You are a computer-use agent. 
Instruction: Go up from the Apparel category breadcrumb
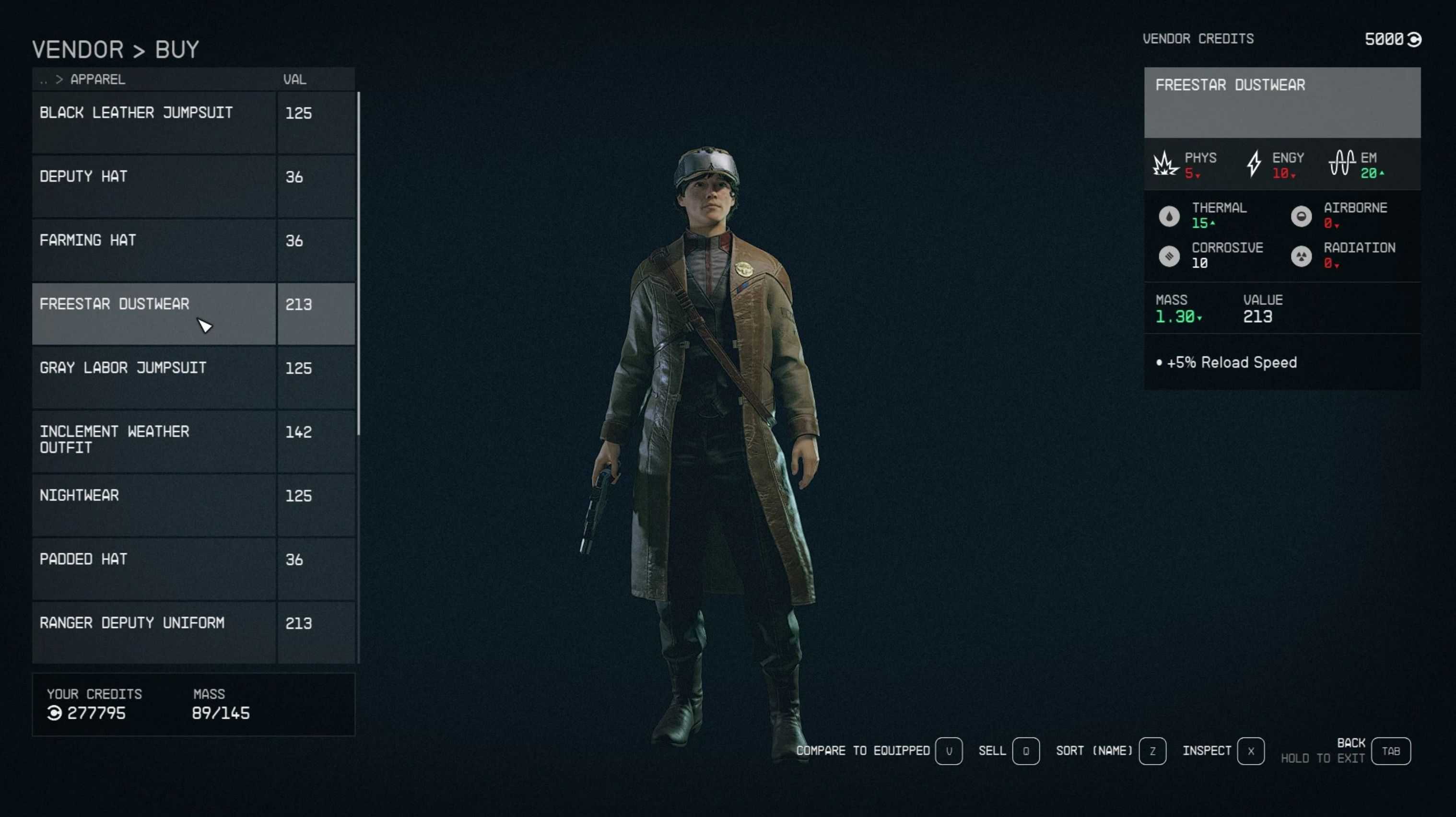pos(44,80)
